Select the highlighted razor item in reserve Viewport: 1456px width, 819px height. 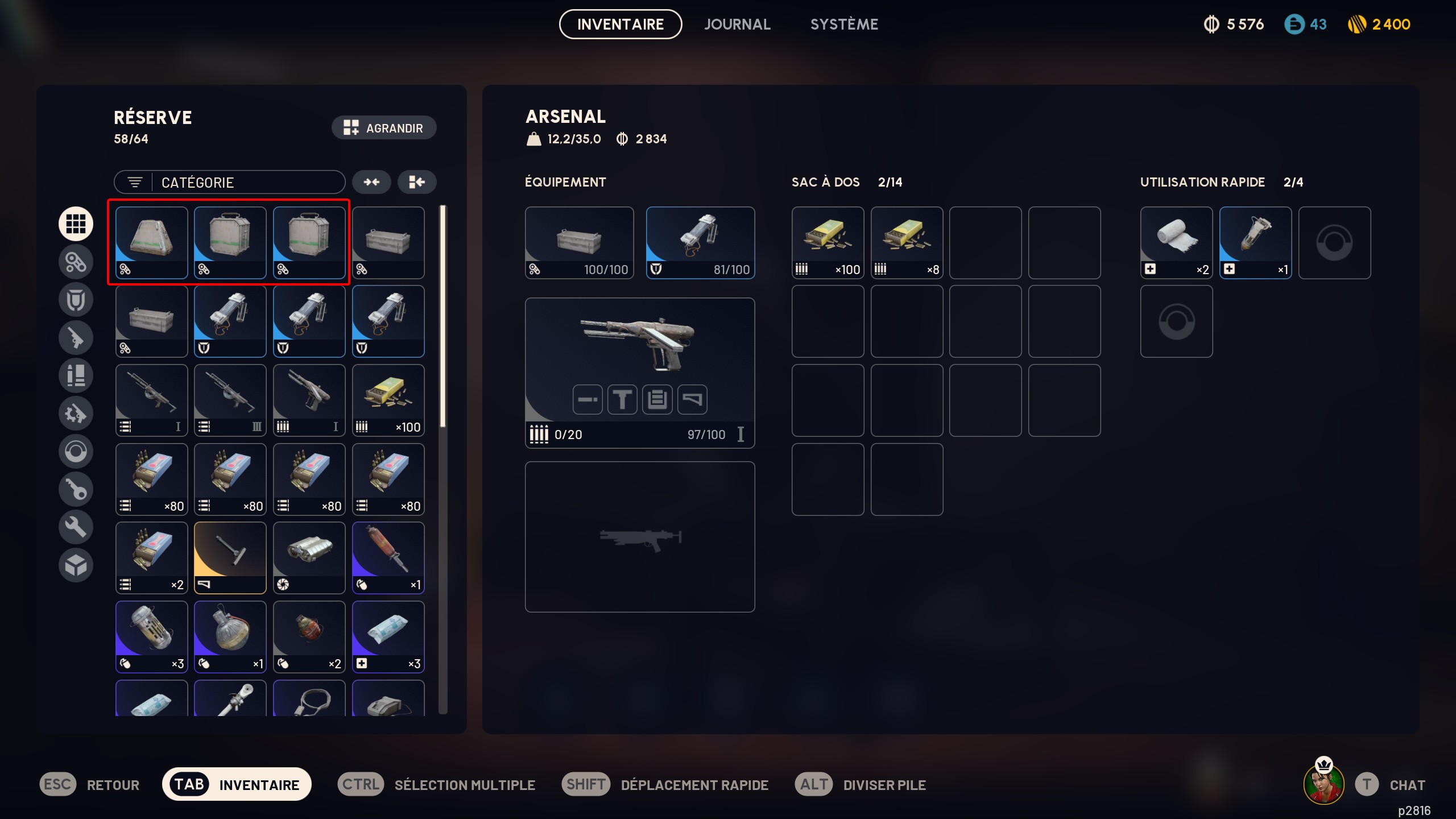coord(230,557)
